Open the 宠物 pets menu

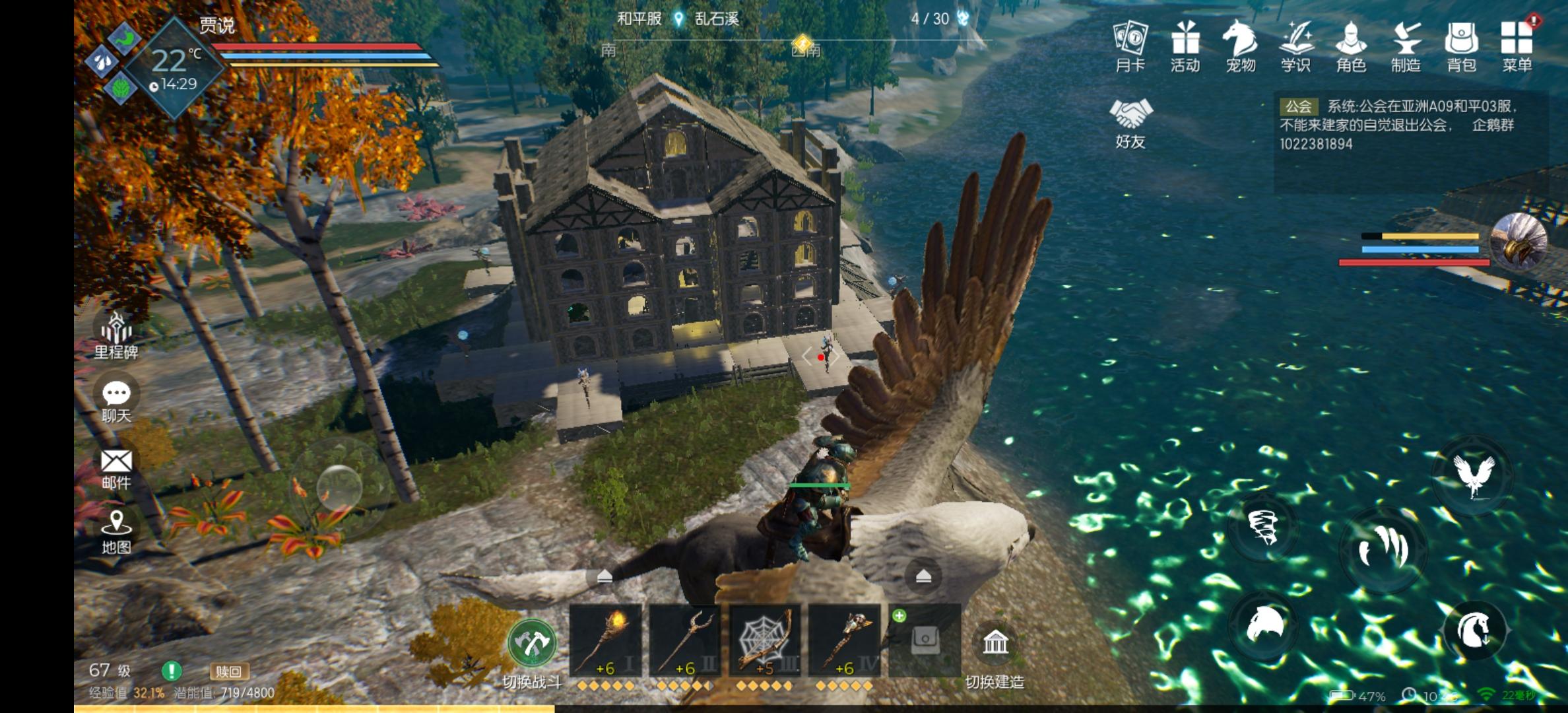coord(1240,45)
